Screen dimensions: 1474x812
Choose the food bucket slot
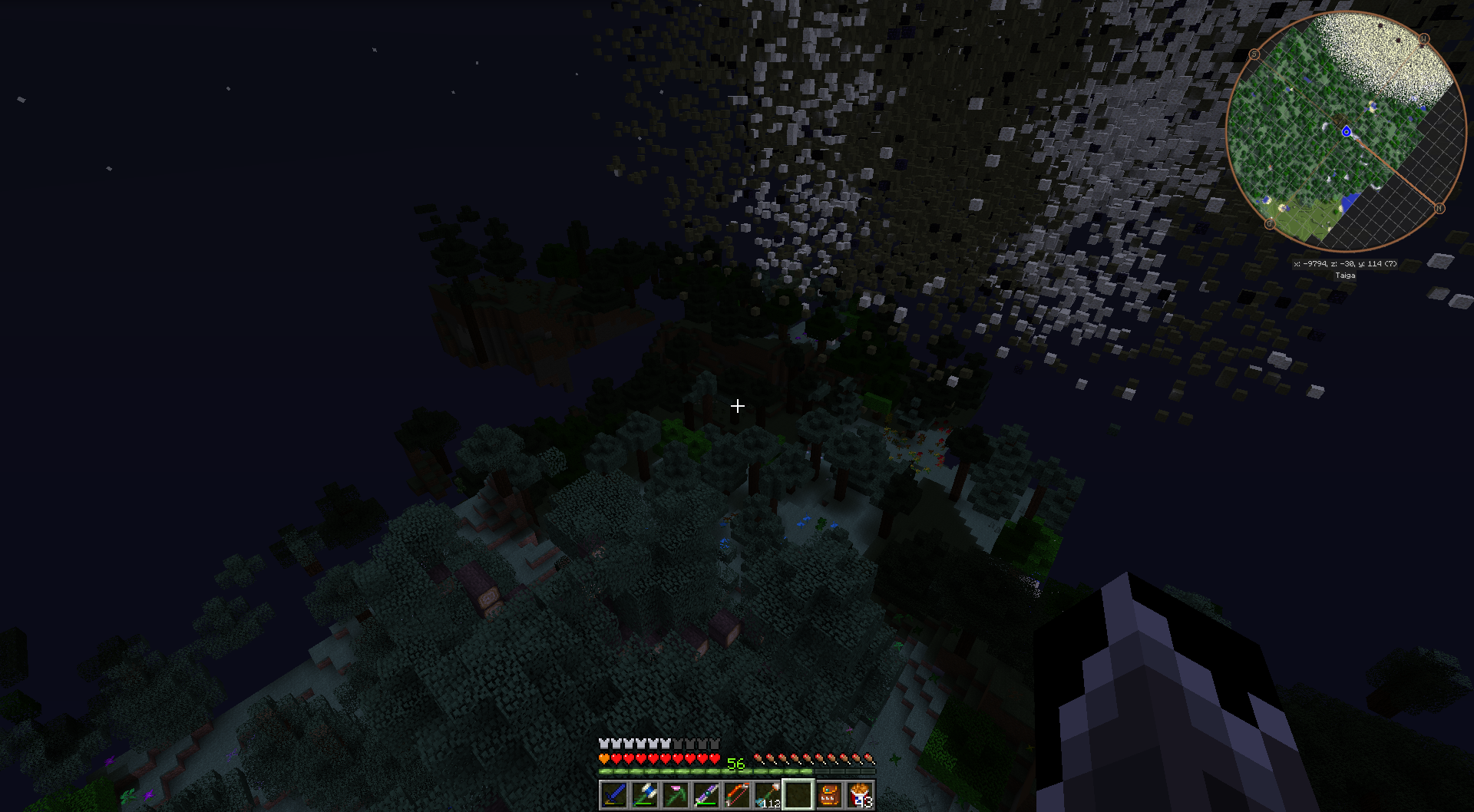coord(859,794)
